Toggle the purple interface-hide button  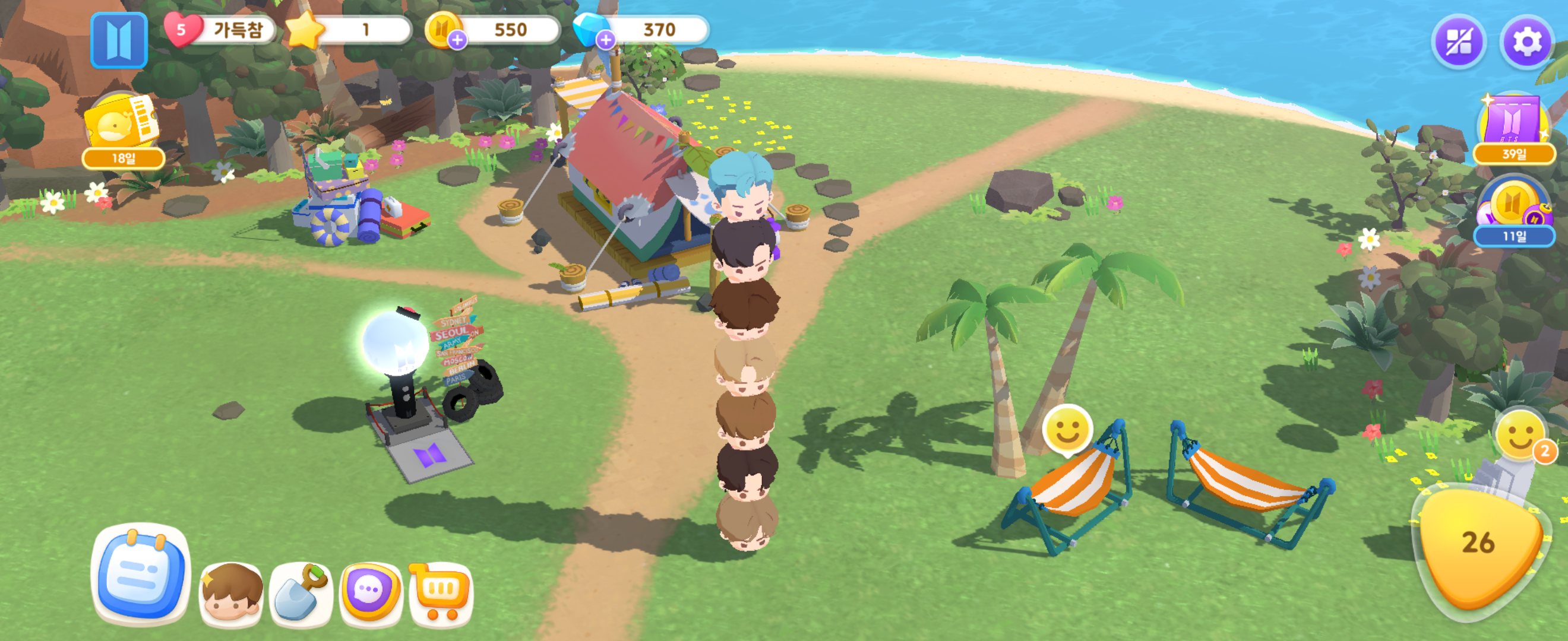(1459, 43)
